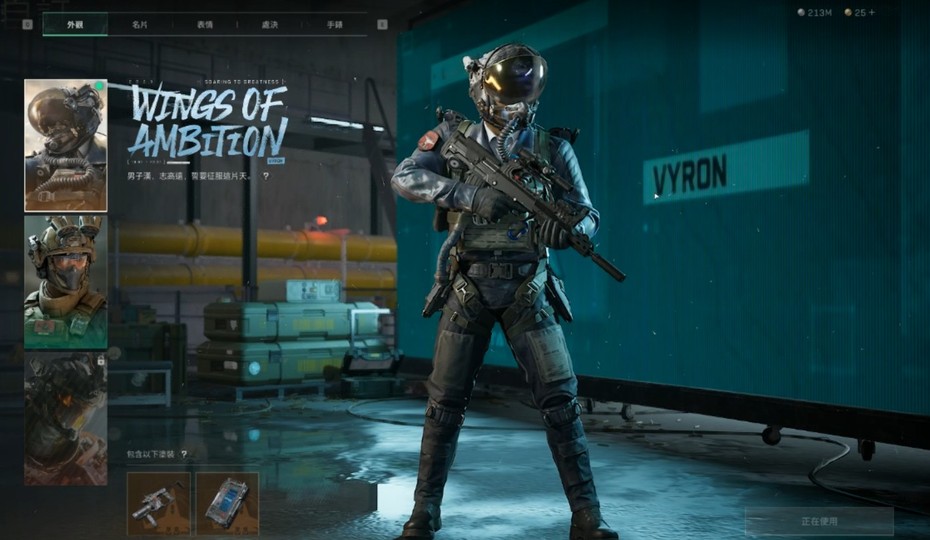
Task: Select the 處決 tab
Action: pos(270,23)
